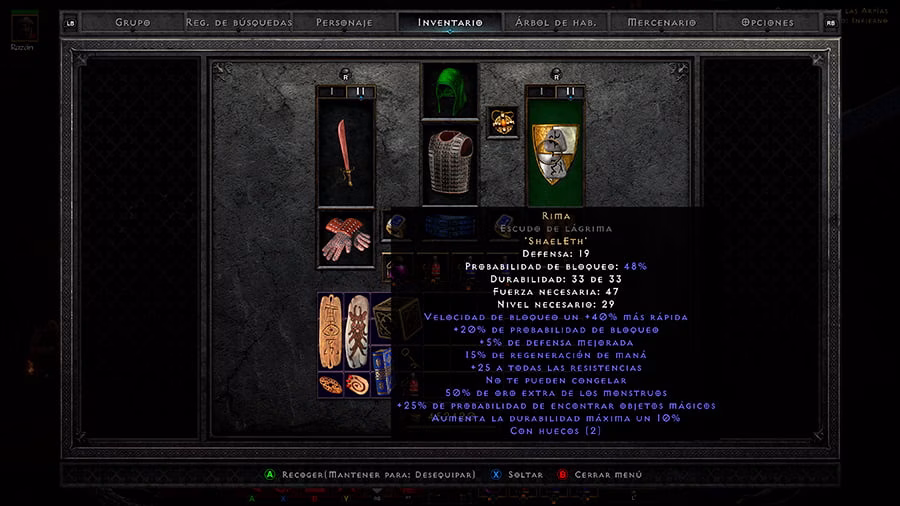Pick the brown rune-carved tablet in inventory
The width and height of the screenshot is (900, 506).
pos(331,331)
